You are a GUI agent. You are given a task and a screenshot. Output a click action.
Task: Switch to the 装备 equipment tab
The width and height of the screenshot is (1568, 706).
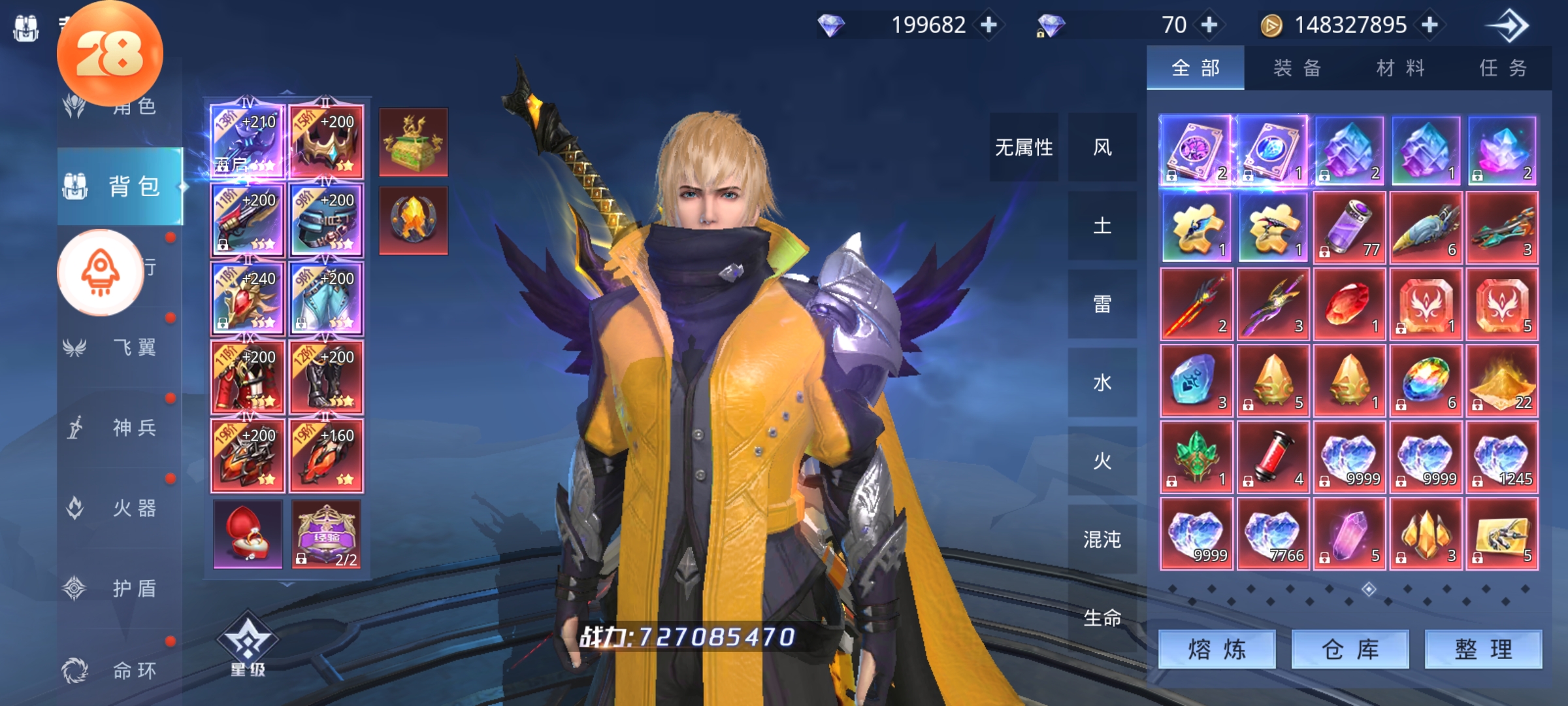click(x=1297, y=68)
